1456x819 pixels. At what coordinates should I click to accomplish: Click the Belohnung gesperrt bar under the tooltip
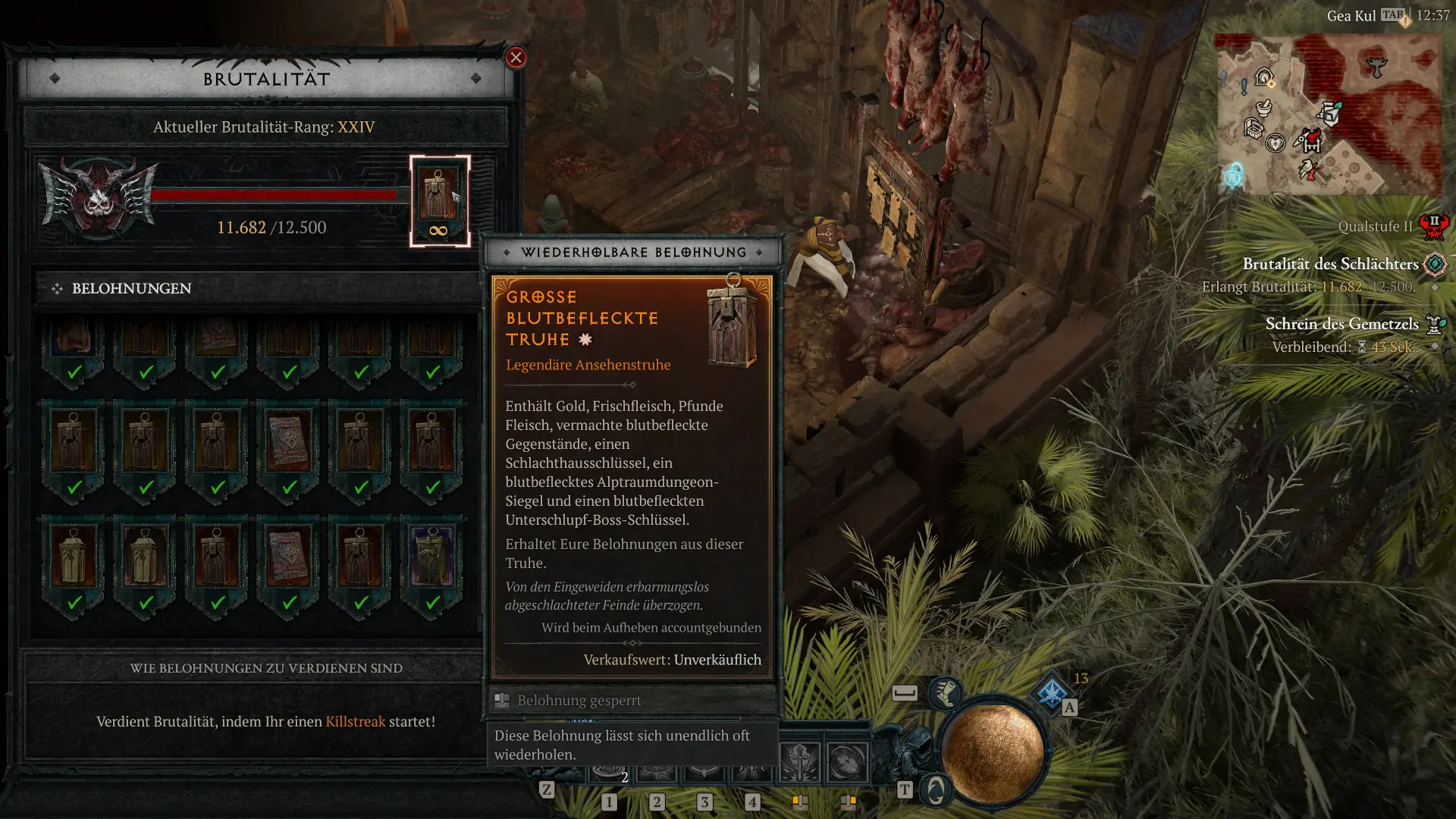tap(579, 700)
